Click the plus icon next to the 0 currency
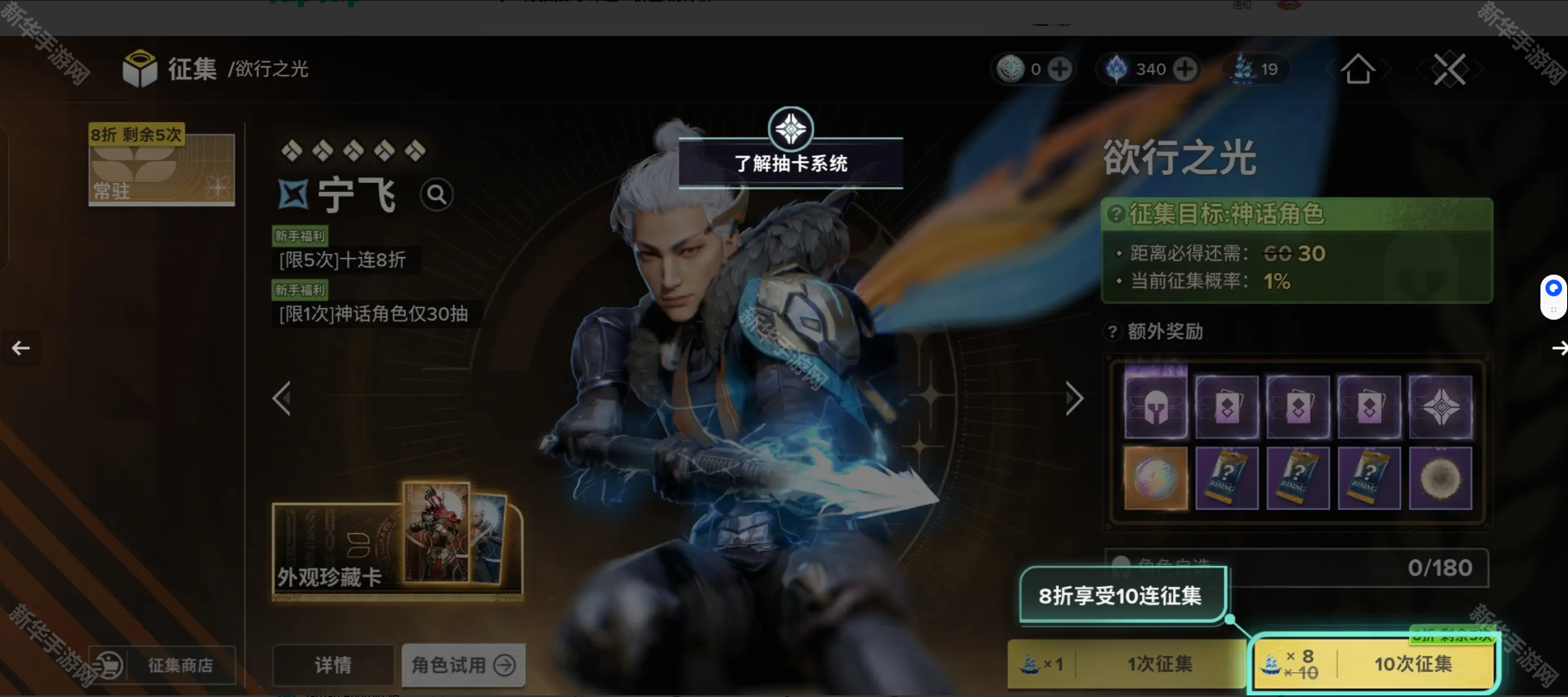The height and width of the screenshot is (697, 1568). point(1059,69)
